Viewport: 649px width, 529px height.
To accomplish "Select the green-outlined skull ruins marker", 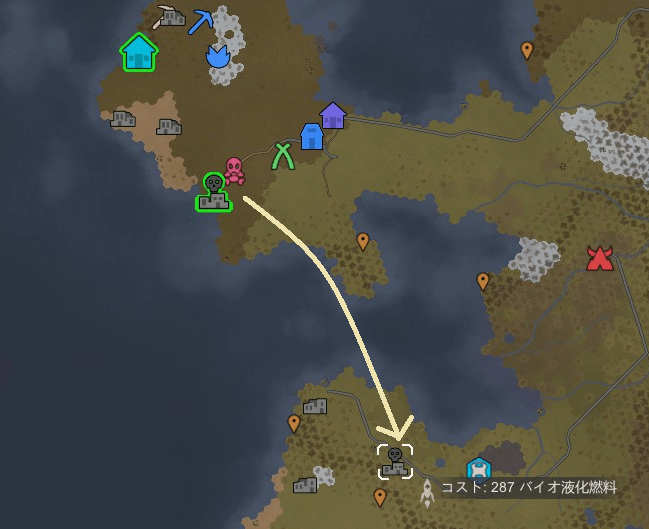I will pos(213,192).
